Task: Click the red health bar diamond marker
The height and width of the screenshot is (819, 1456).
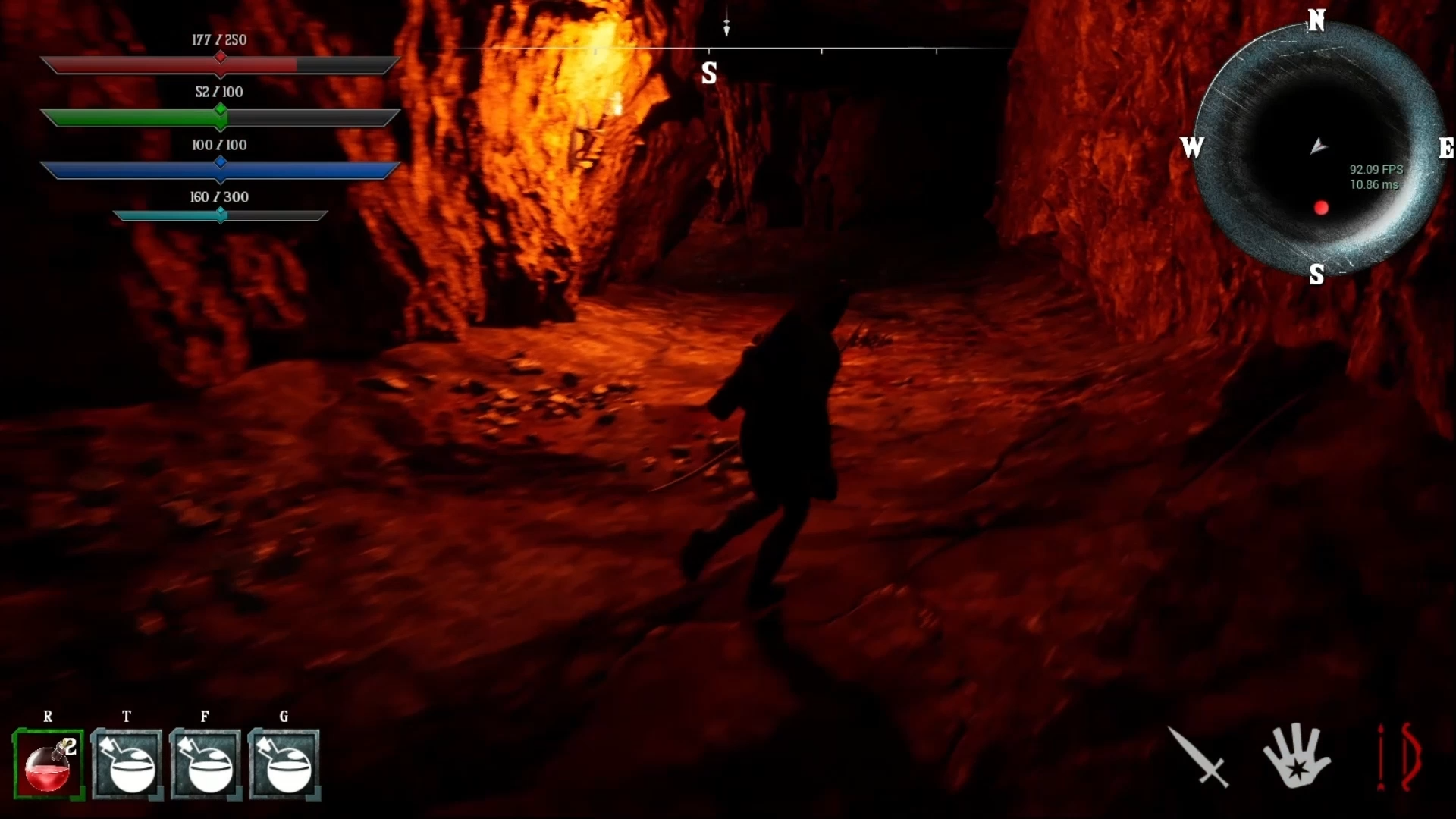Action: coord(221,57)
